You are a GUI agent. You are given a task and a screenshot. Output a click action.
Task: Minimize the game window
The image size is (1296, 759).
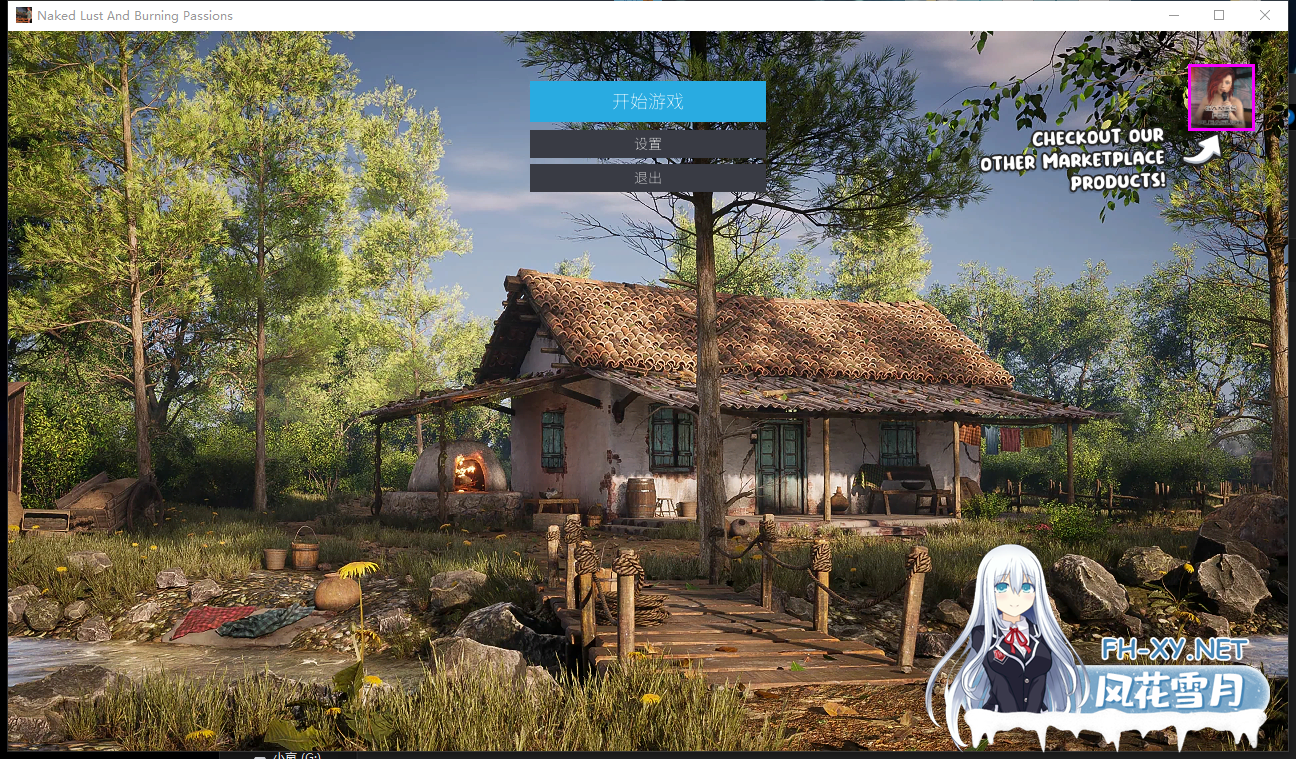click(x=1173, y=15)
